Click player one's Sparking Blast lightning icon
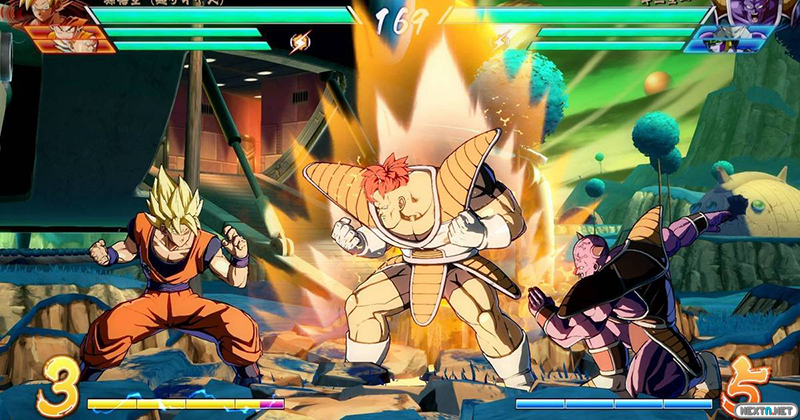Image resolution: width=800 pixels, height=420 pixels. pyautogui.click(x=299, y=42)
